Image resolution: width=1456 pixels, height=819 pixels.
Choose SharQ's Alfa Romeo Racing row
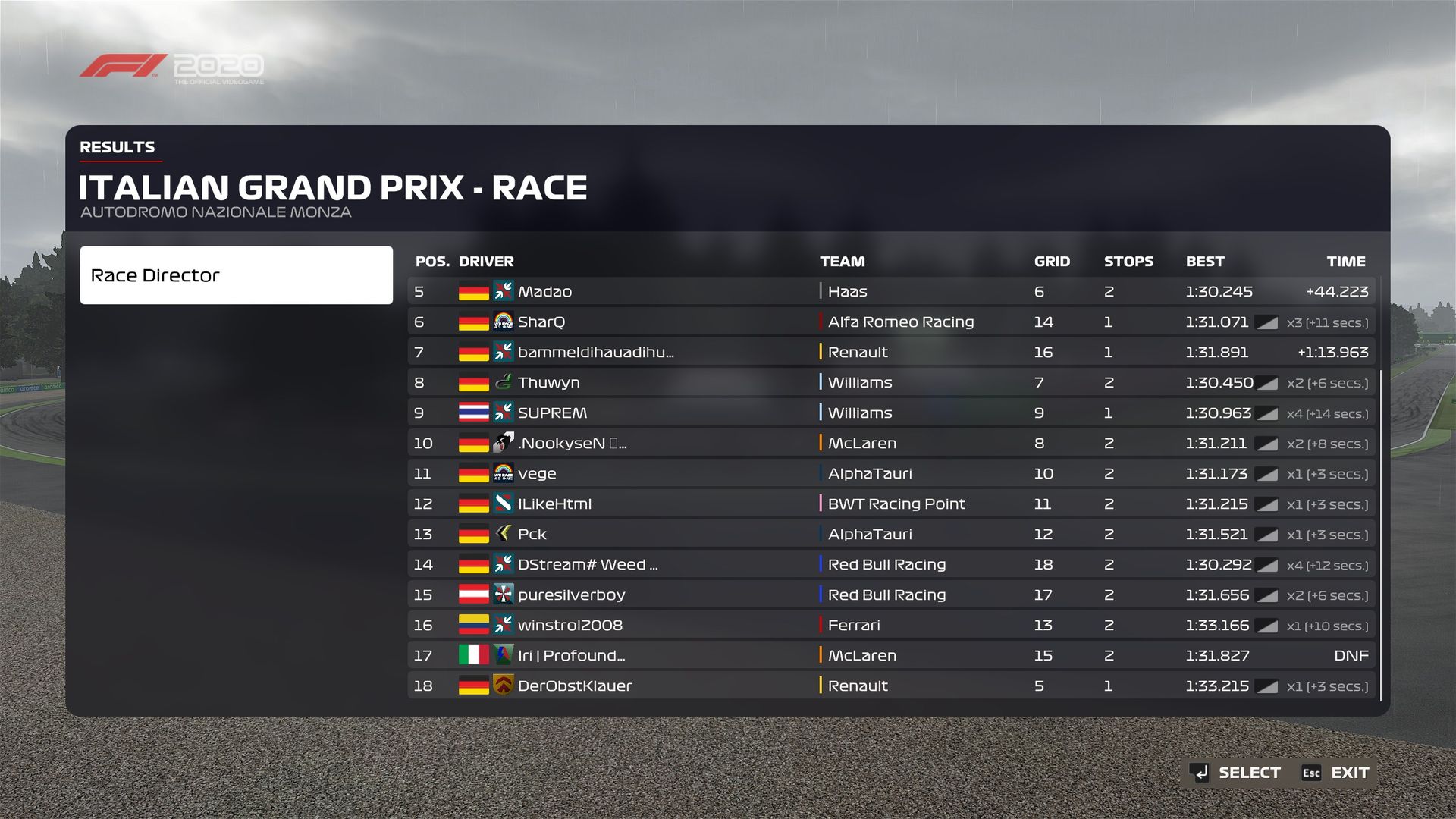point(891,322)
